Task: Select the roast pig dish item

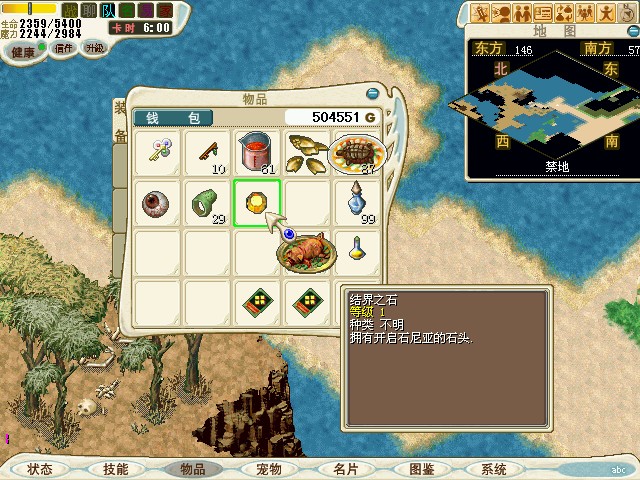Action: 306,250
